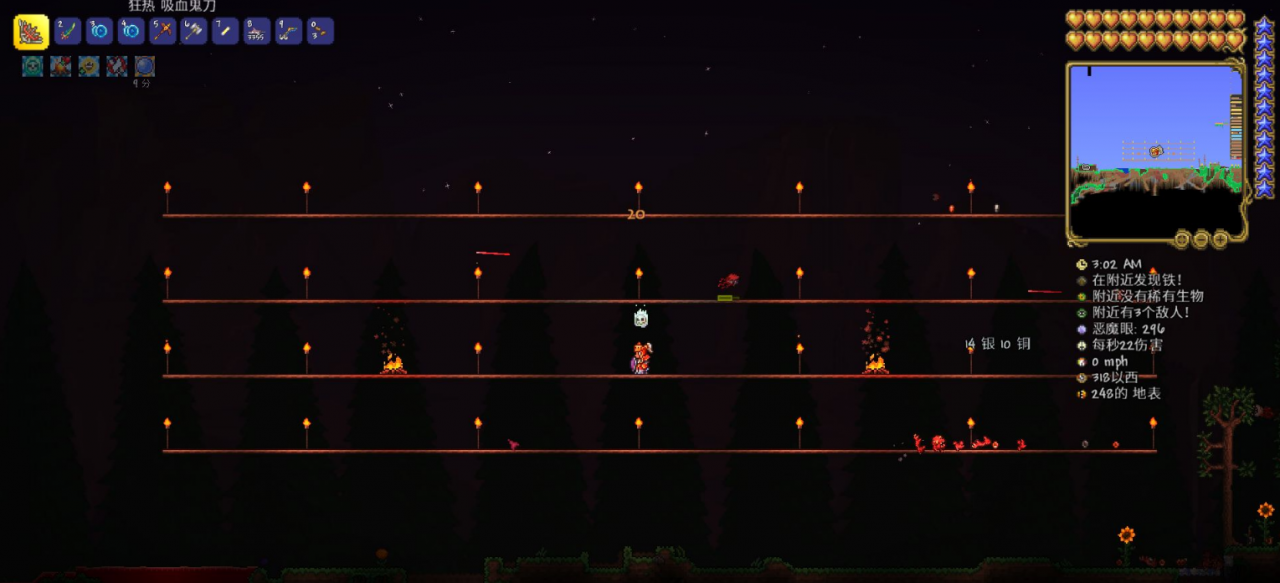Click the minimap view
1280x583 pixels.
click(x=1155, y=150)
